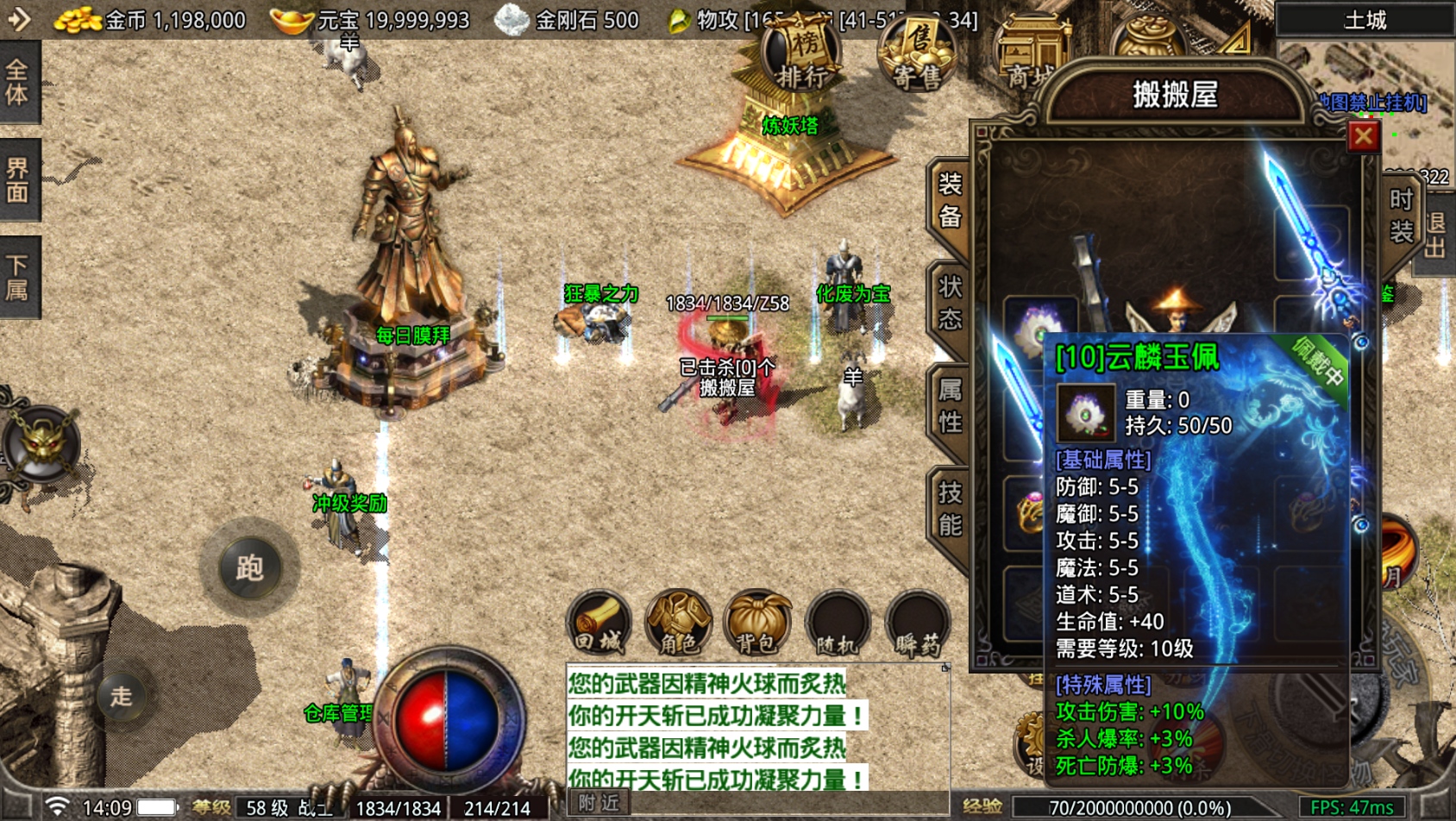Select the 全体 chat channel tab

(18, 83)
